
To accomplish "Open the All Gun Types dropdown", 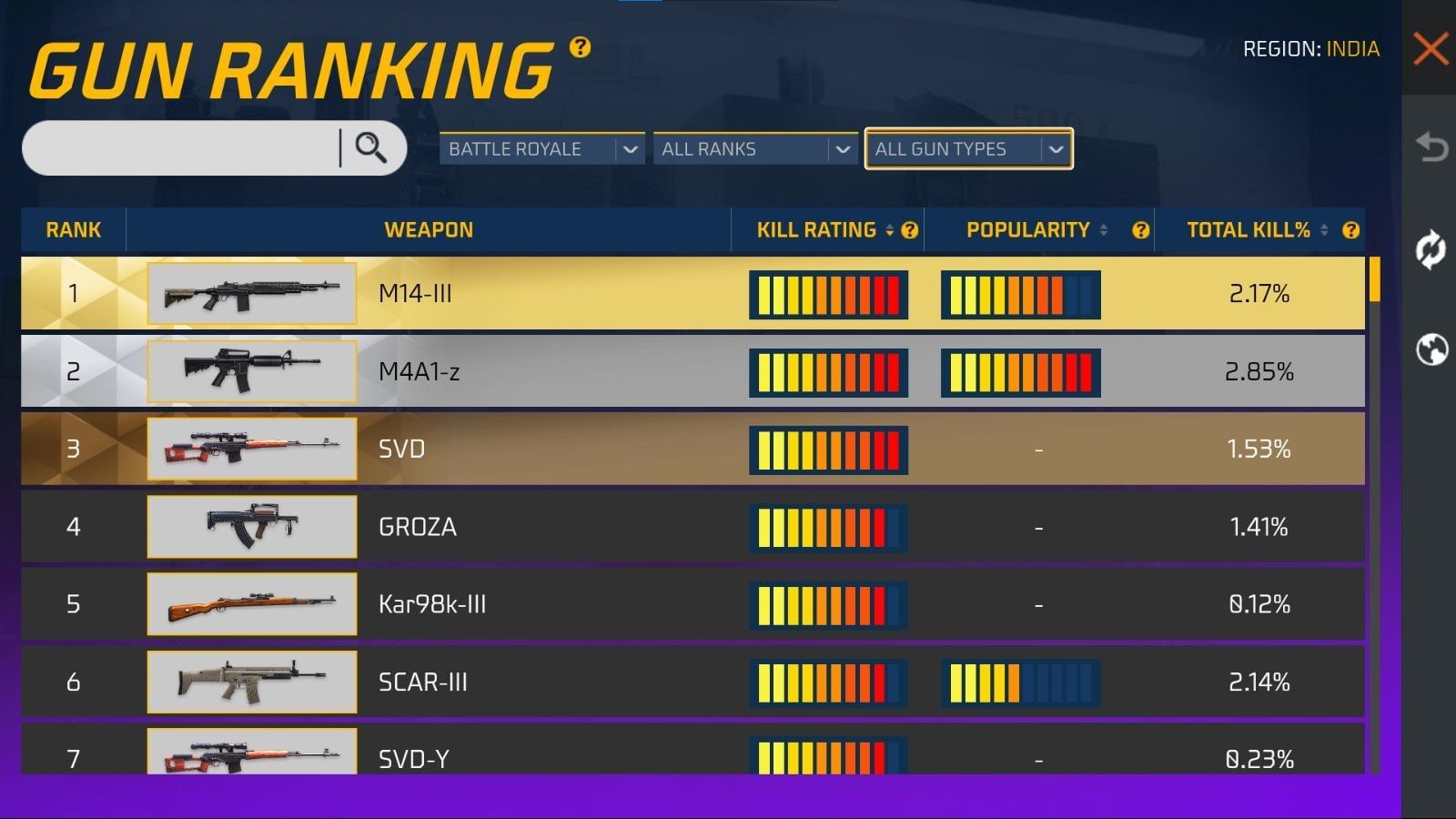I will (x=967, y=148).
